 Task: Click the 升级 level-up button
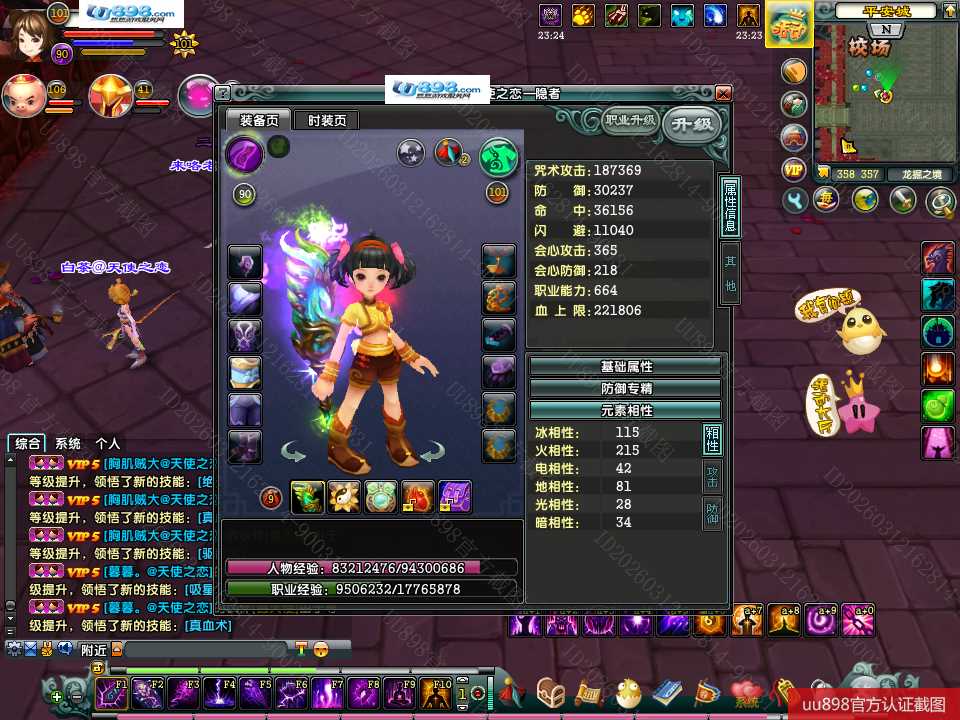pos(692,124)
